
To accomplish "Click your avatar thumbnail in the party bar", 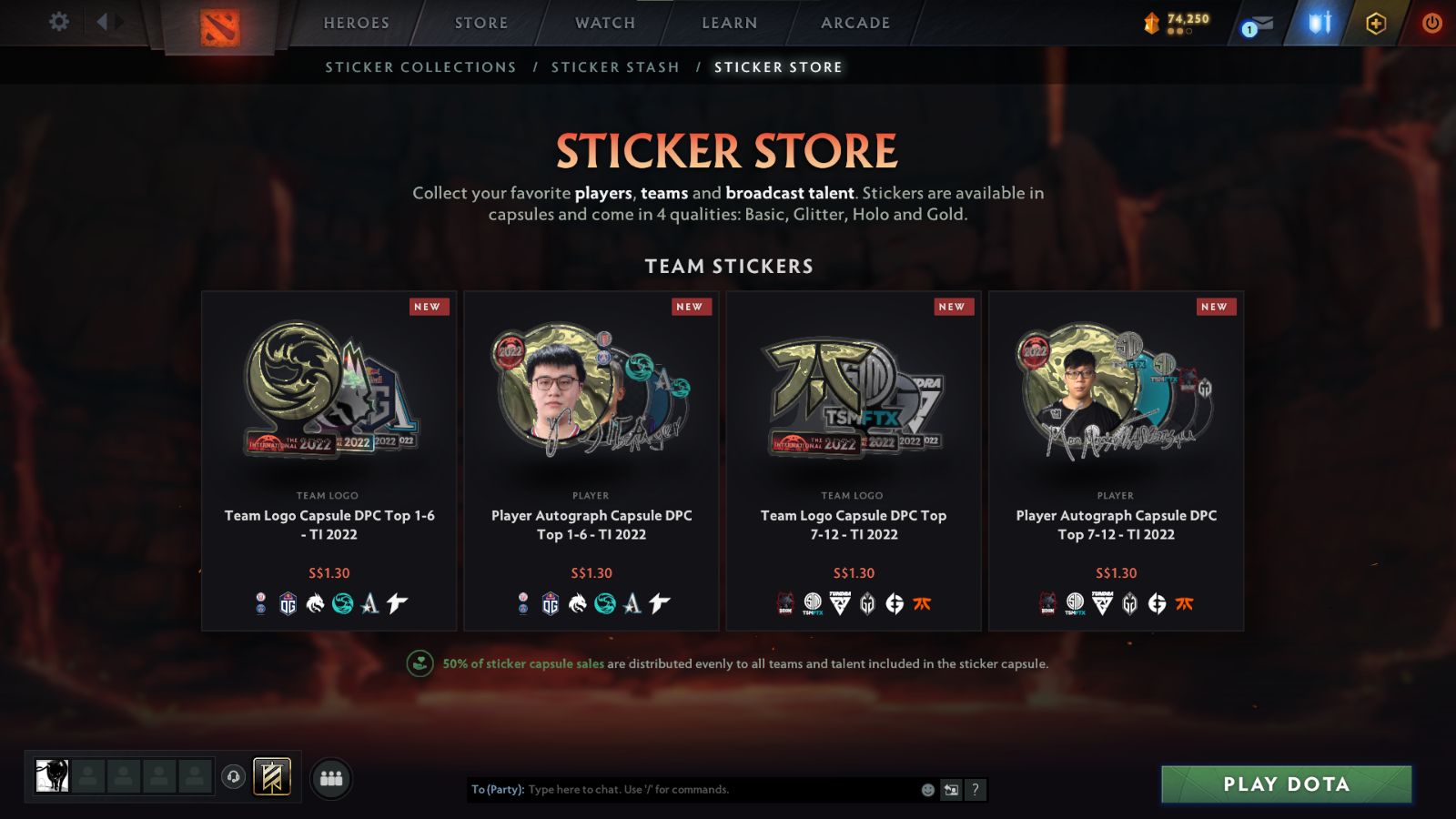I will pyautogui.click(x=52, y=775).
